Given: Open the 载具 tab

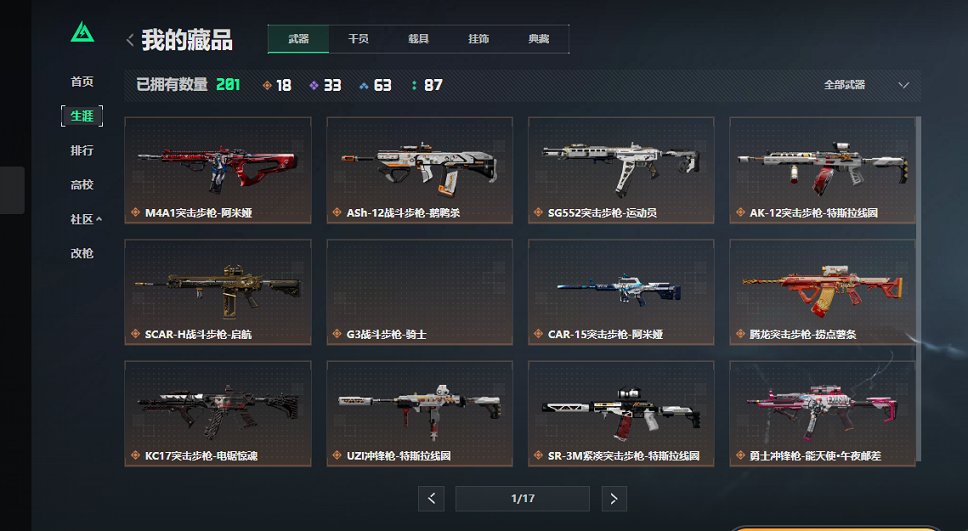Looking at the screenshot, I should pos(418,39).
